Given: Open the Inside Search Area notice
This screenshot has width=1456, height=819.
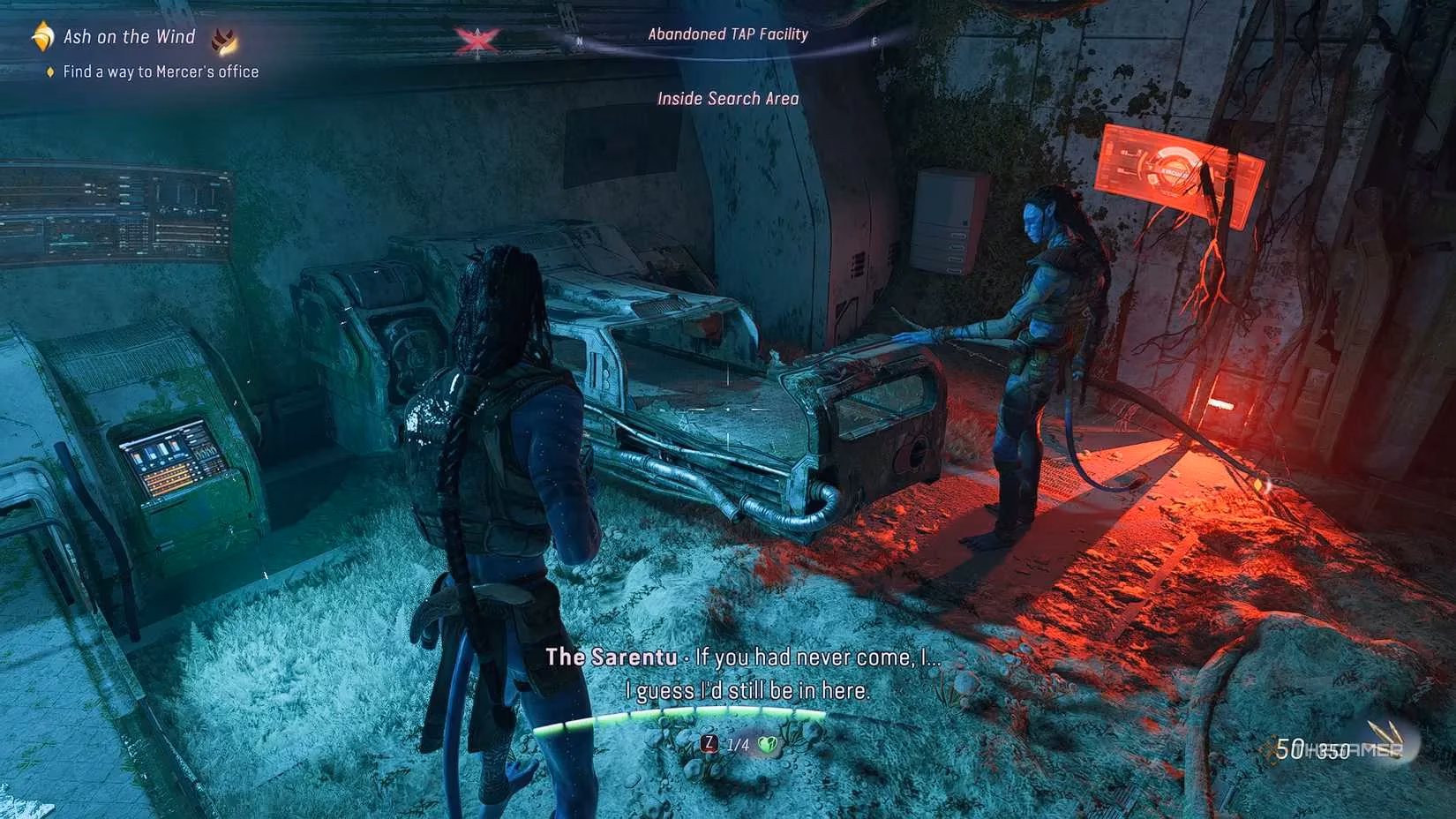Looking at the screenshot, I should pyautogui.click(x=727, y=98).
